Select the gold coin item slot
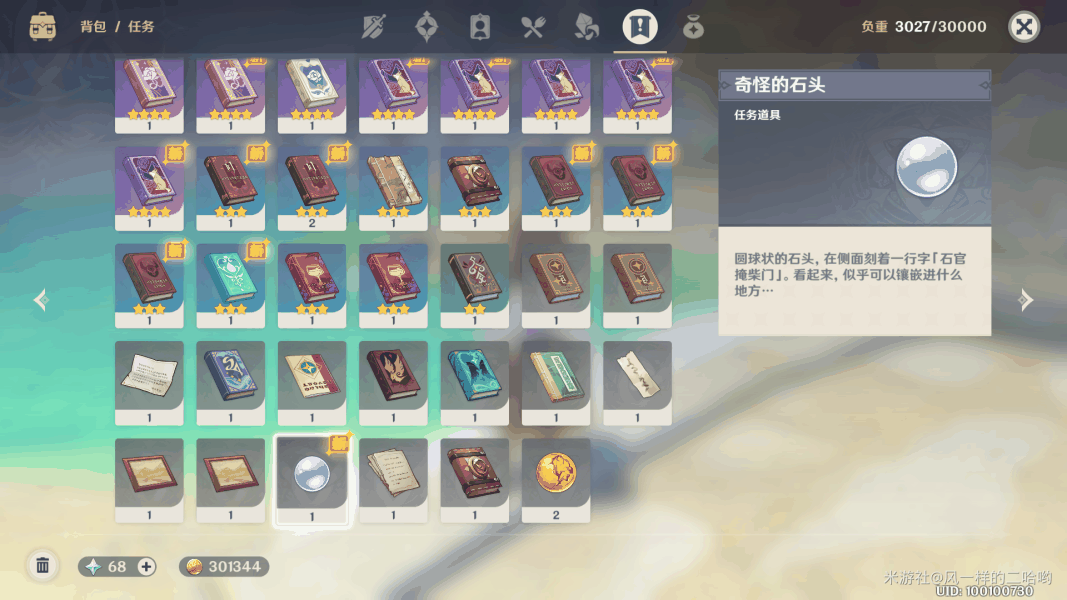The width and height of the screenshot is (1067, 600). (556, 474)
